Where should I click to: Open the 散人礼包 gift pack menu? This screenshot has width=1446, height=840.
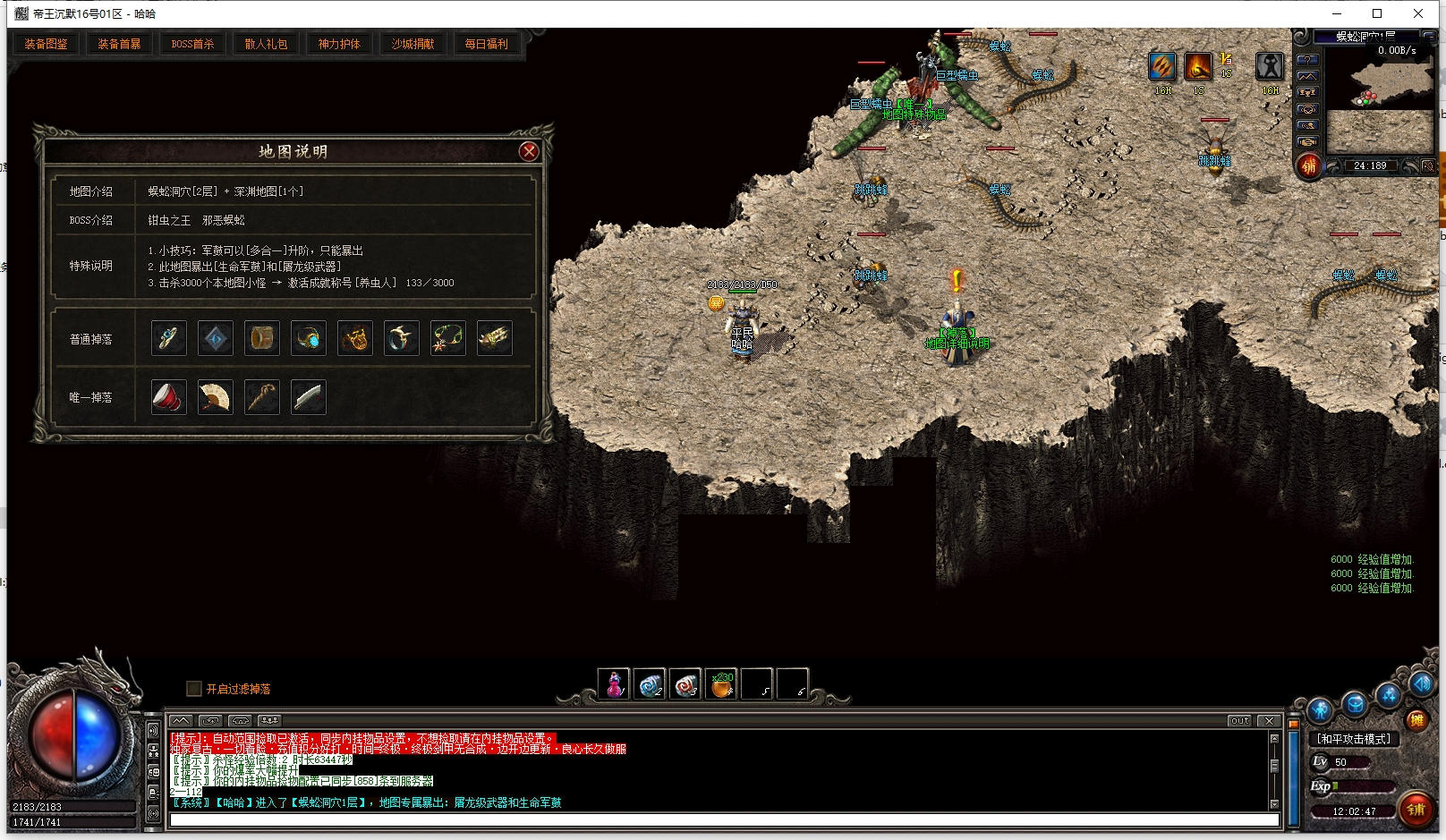(x=266, y=44)
